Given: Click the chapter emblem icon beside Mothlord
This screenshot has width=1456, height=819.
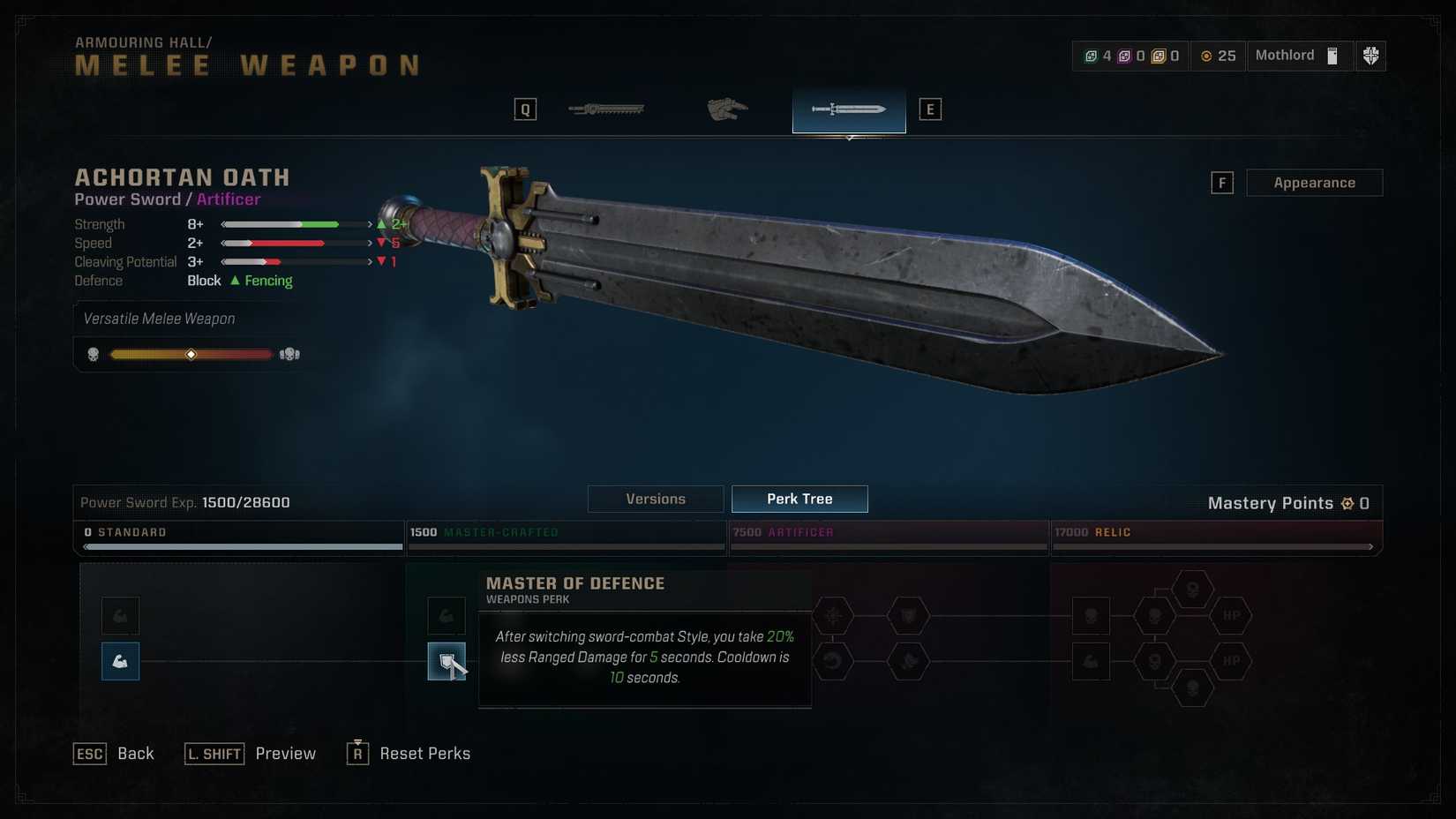Looking at the screenshot, I should click(1370, 56).
